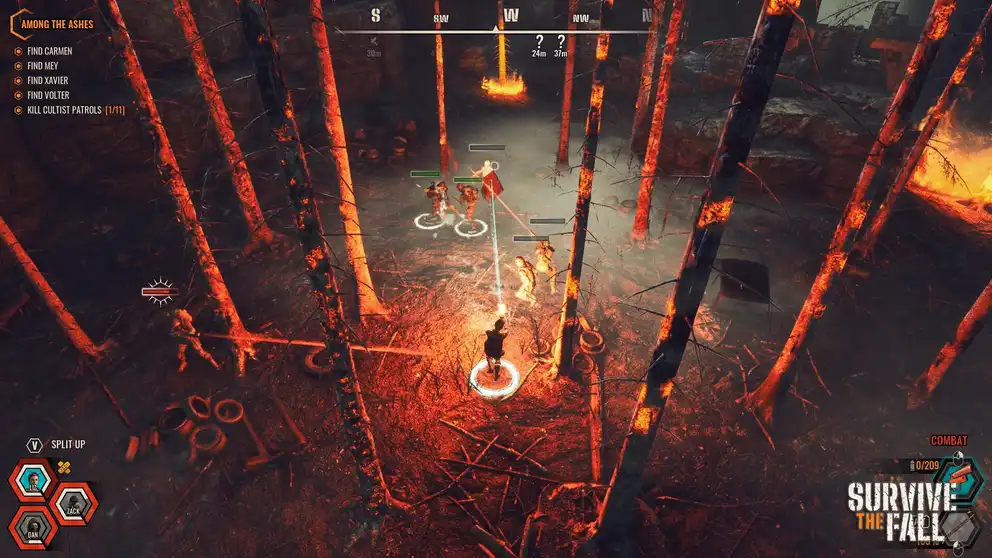Select the Find Volter objective
Screen dimensions: 992x558
[48, 95]
